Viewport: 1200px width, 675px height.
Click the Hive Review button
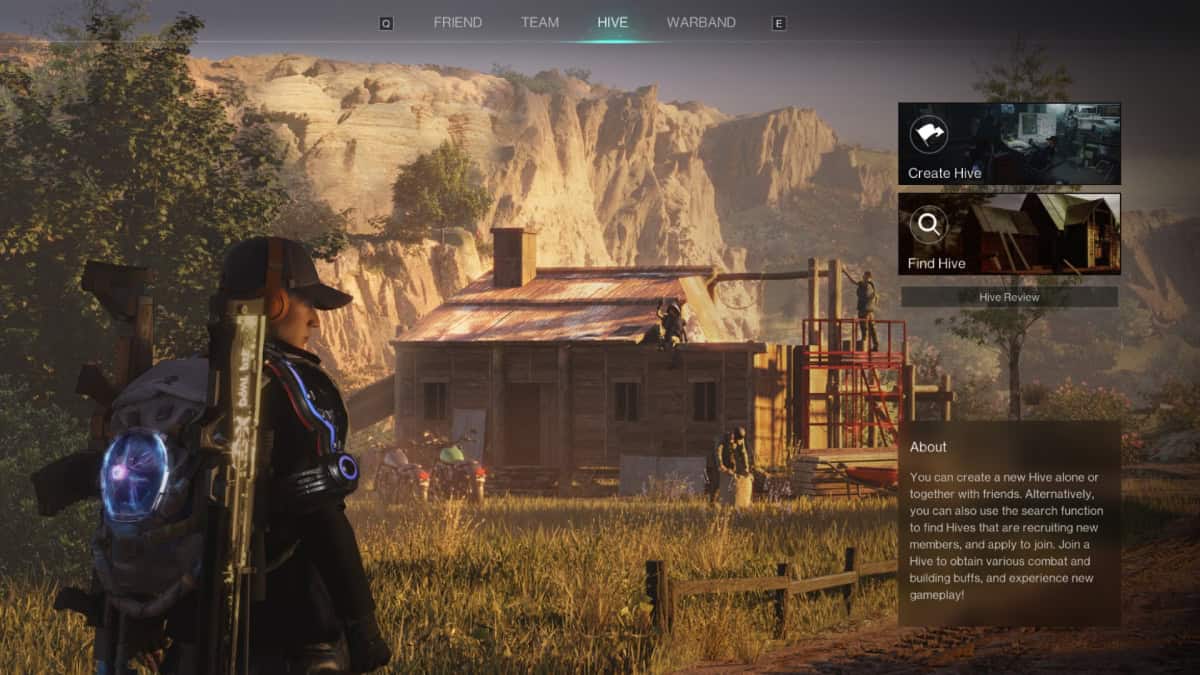click(1009, 297)
